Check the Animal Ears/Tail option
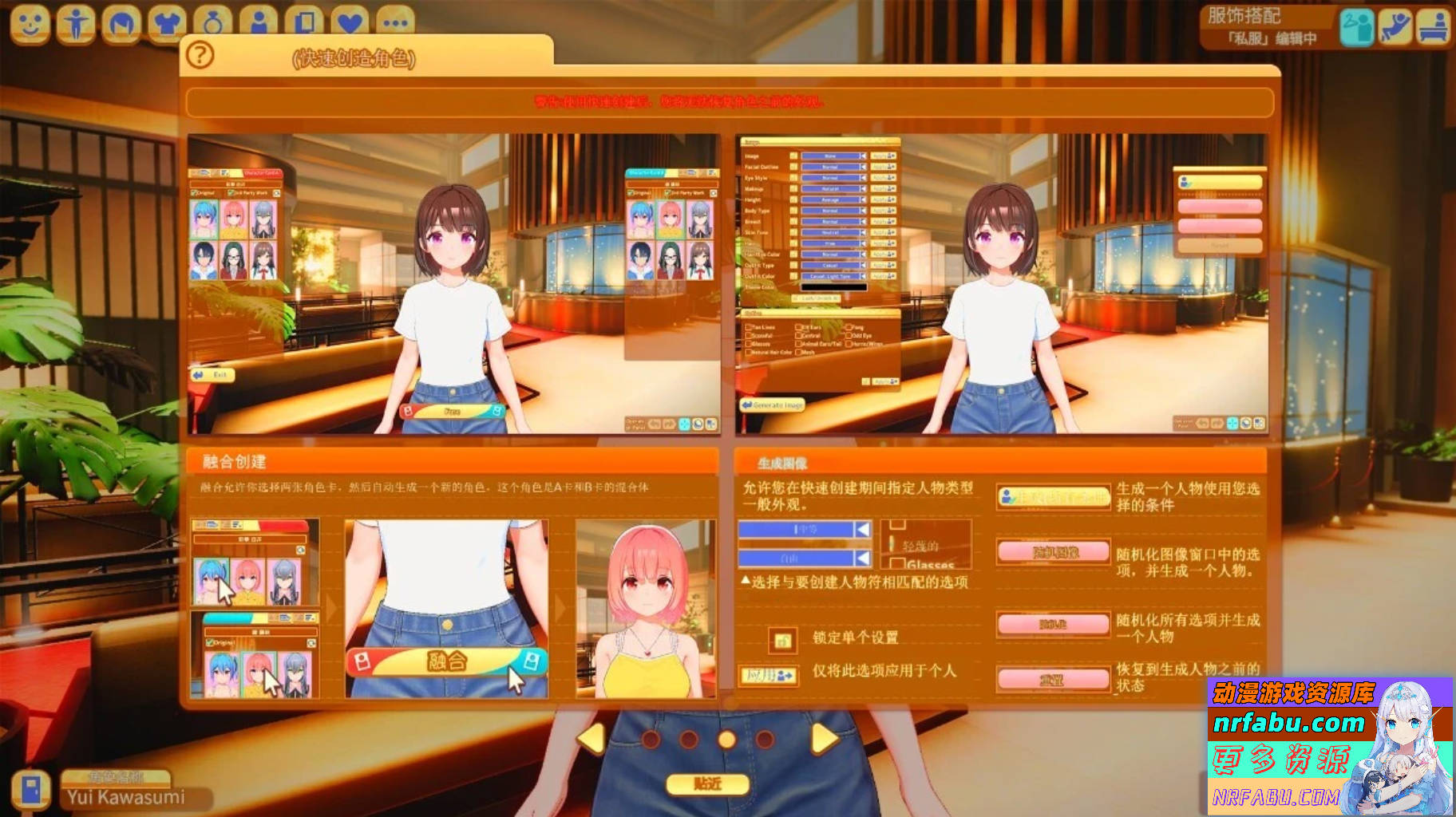The width and height of the screenshot is (1456, 817). (x=799, y=344)
